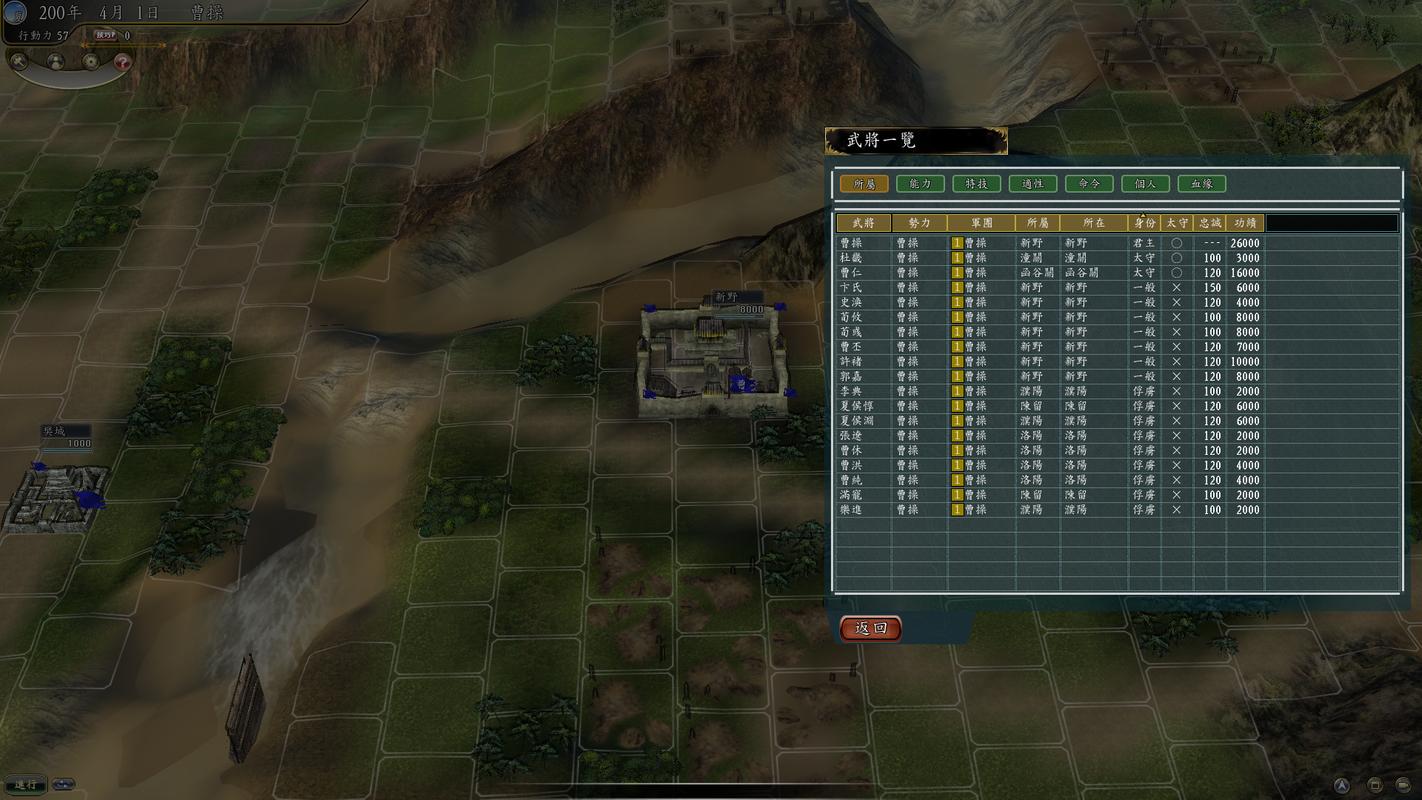Switch to the 個人 tab

tap(1145, 184)
